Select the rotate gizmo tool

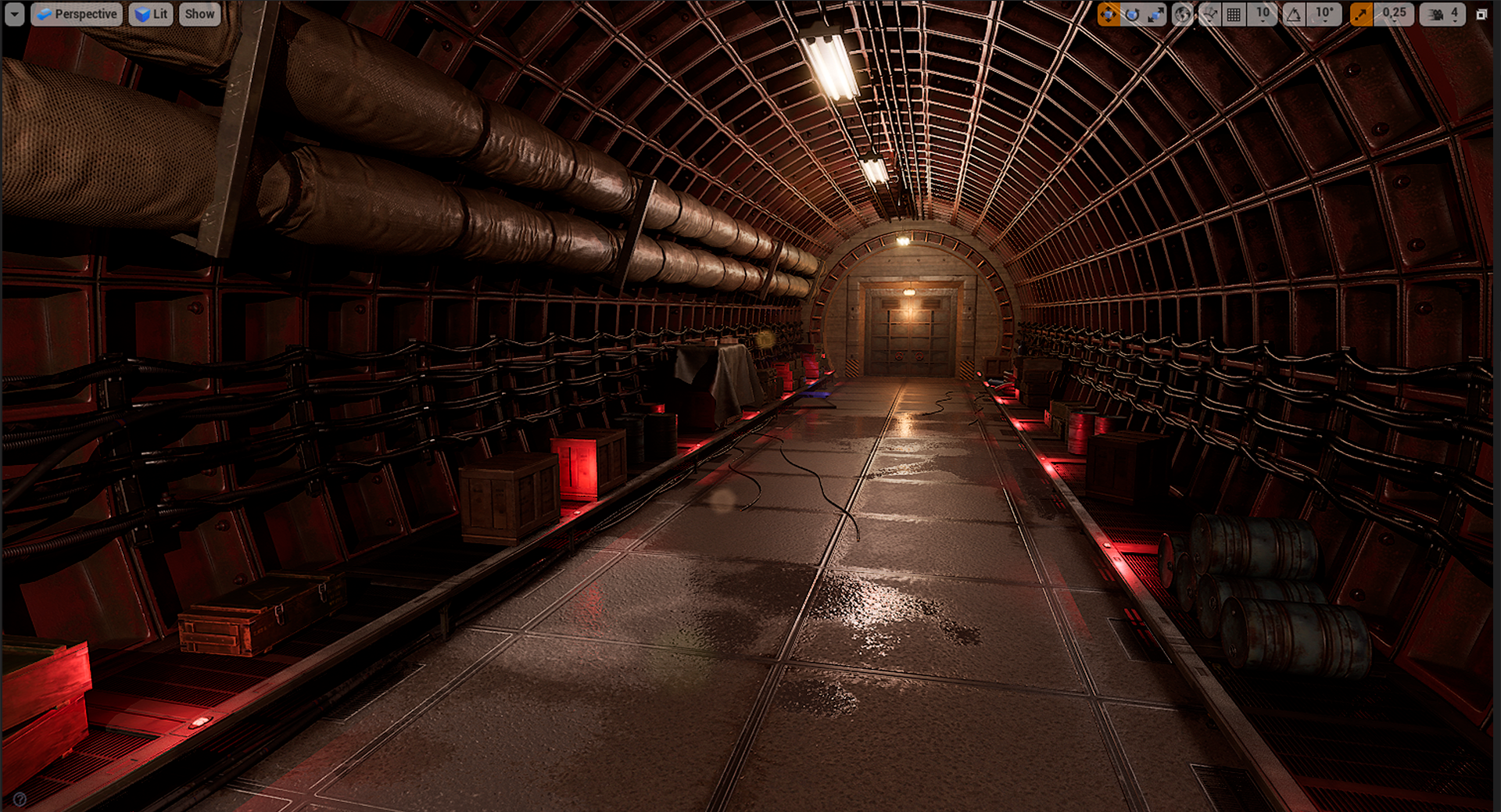(1132, 14)
